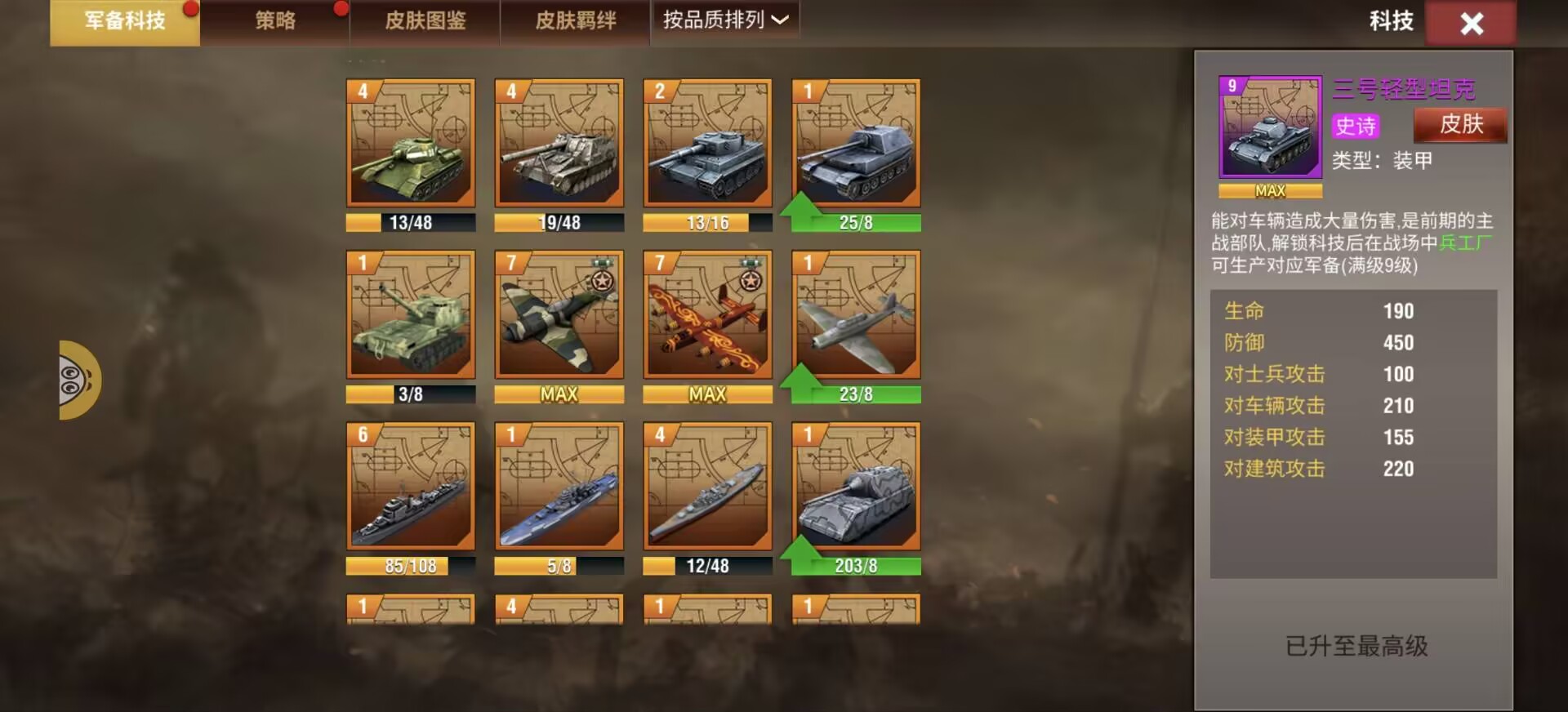This screenshot has height=712, width=1568.
Task: Pick the heavy tank card showing 203/8
Action: [856, 486]
